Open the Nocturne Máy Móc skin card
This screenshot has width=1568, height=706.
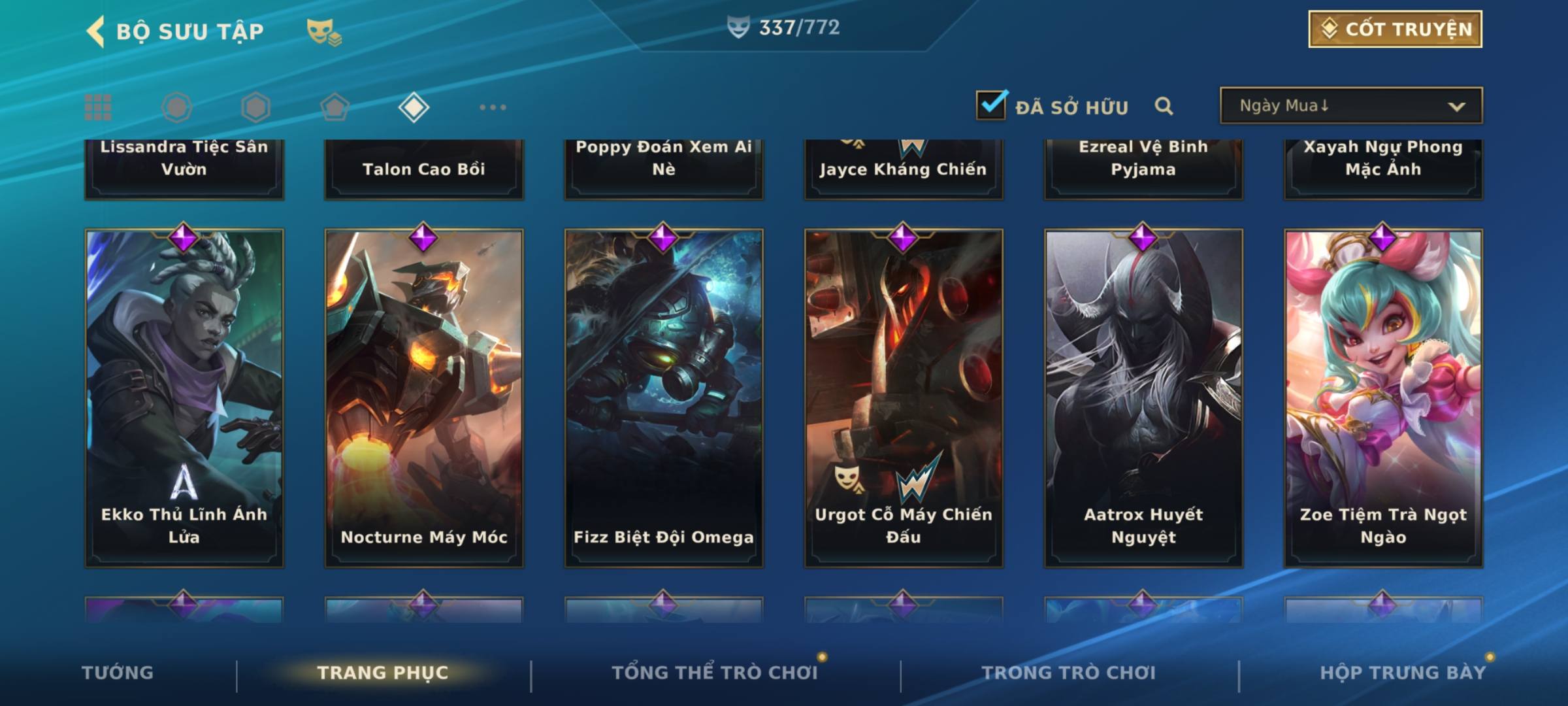coord(424,397)
